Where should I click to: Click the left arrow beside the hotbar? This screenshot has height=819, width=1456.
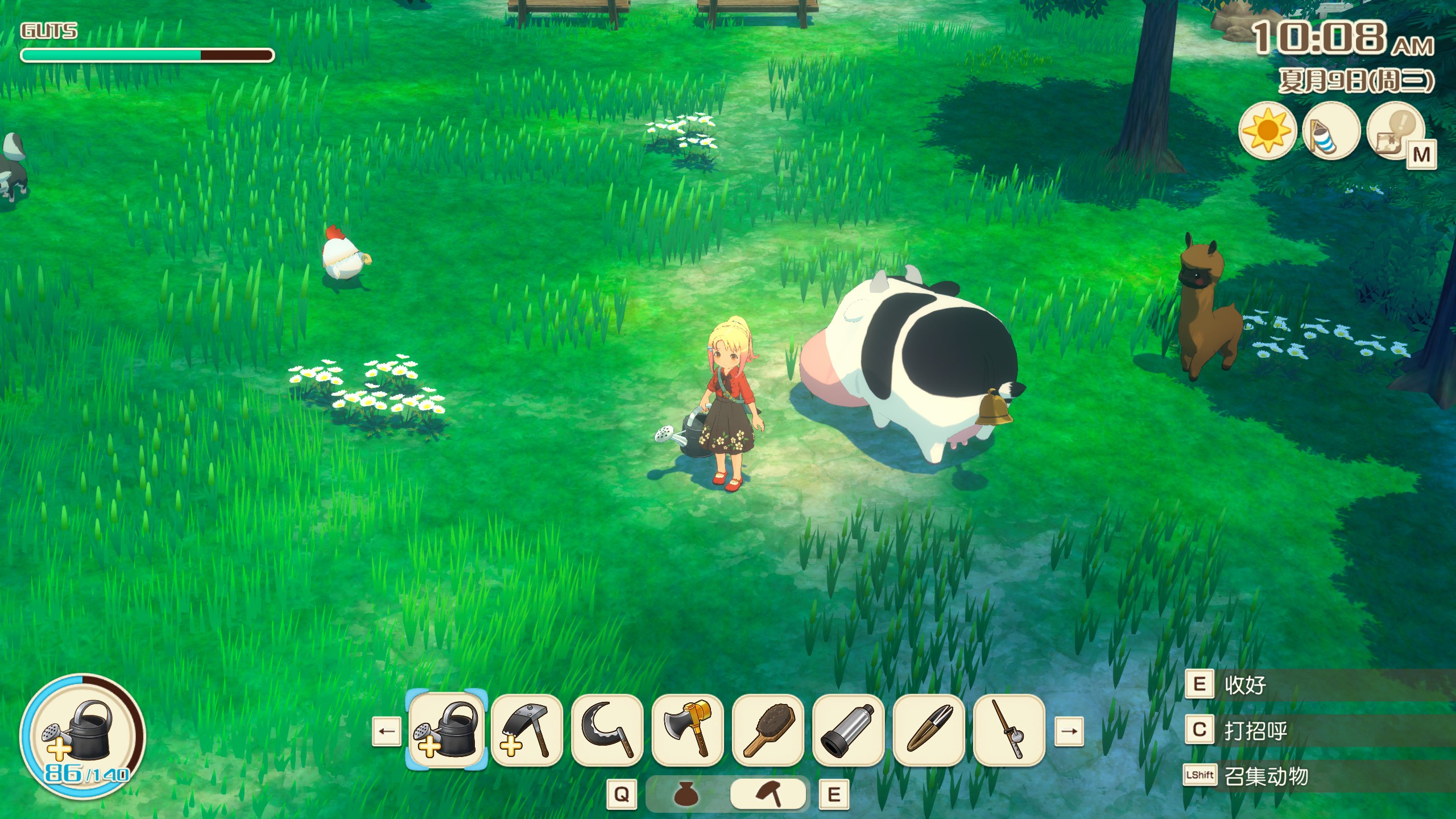387,731
